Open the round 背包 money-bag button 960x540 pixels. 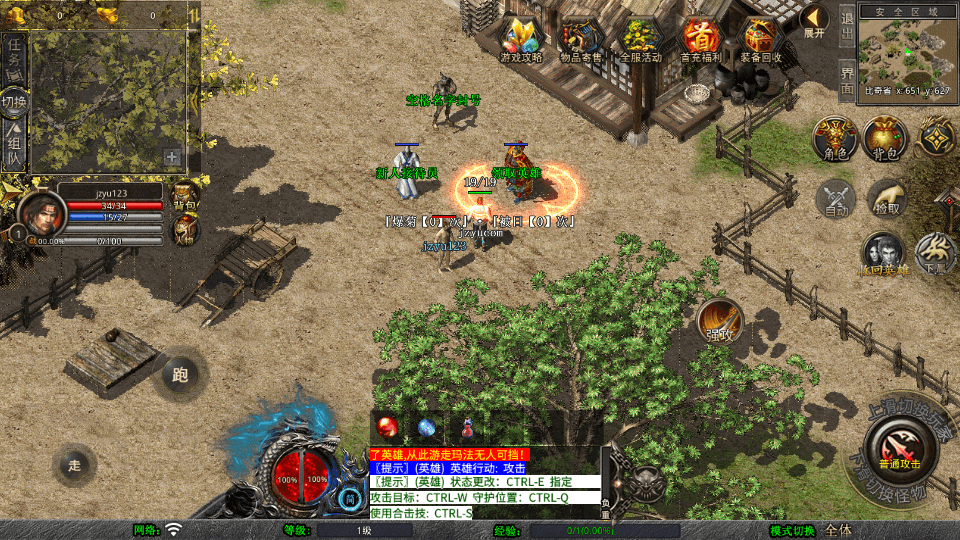tap(885, 139)
